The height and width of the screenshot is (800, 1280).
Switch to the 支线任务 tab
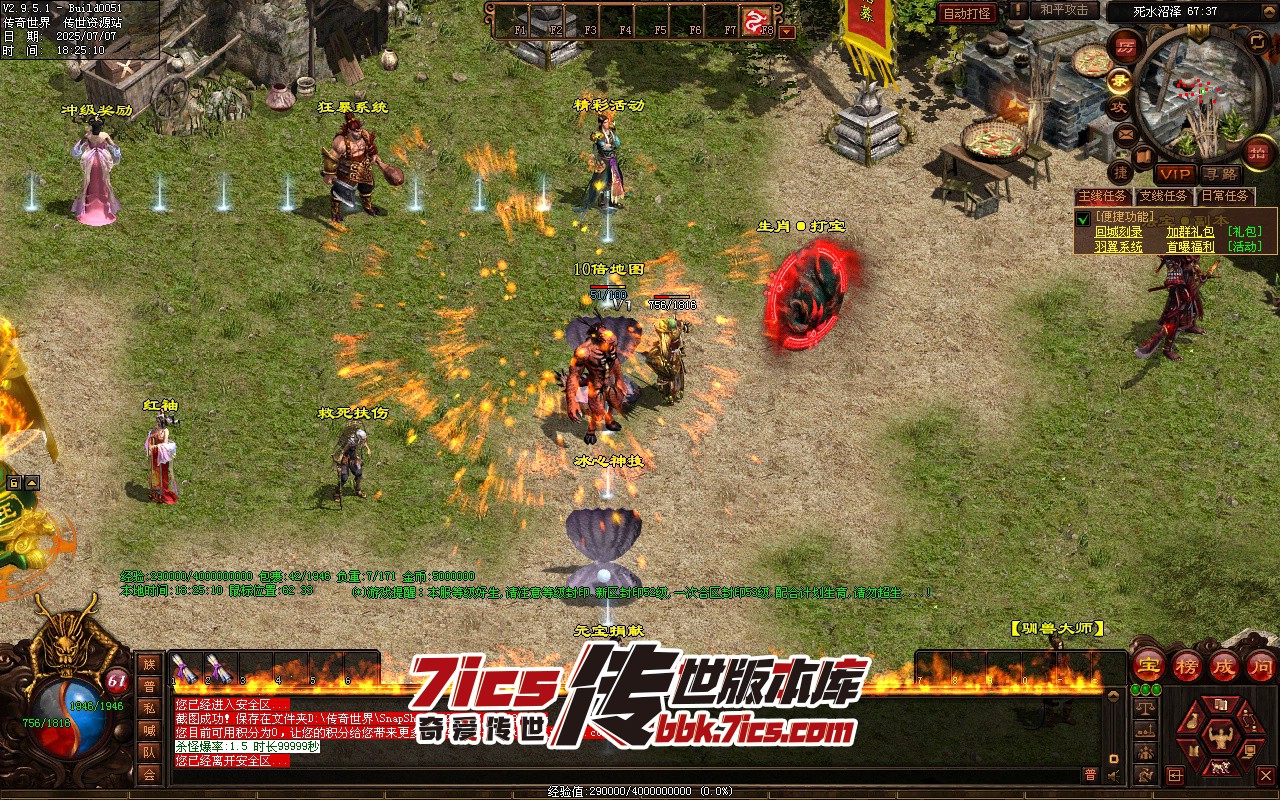1164,196
